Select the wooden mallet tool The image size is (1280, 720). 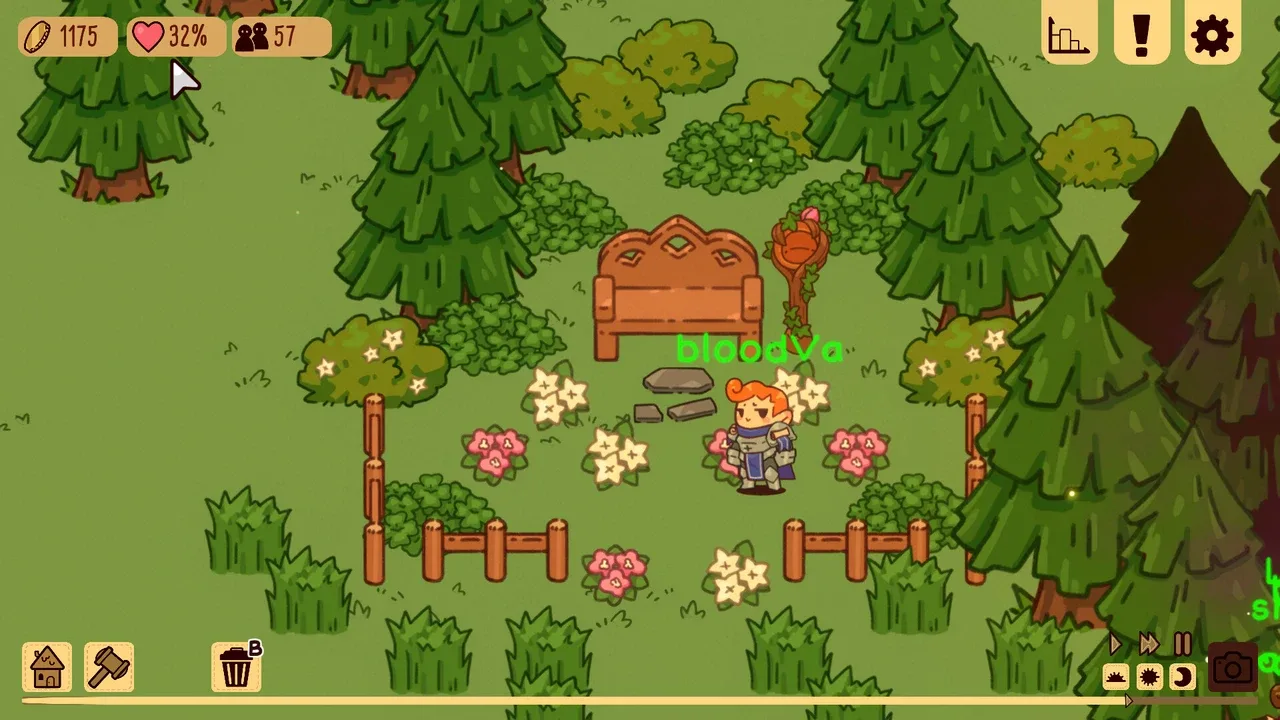(109, 667)
